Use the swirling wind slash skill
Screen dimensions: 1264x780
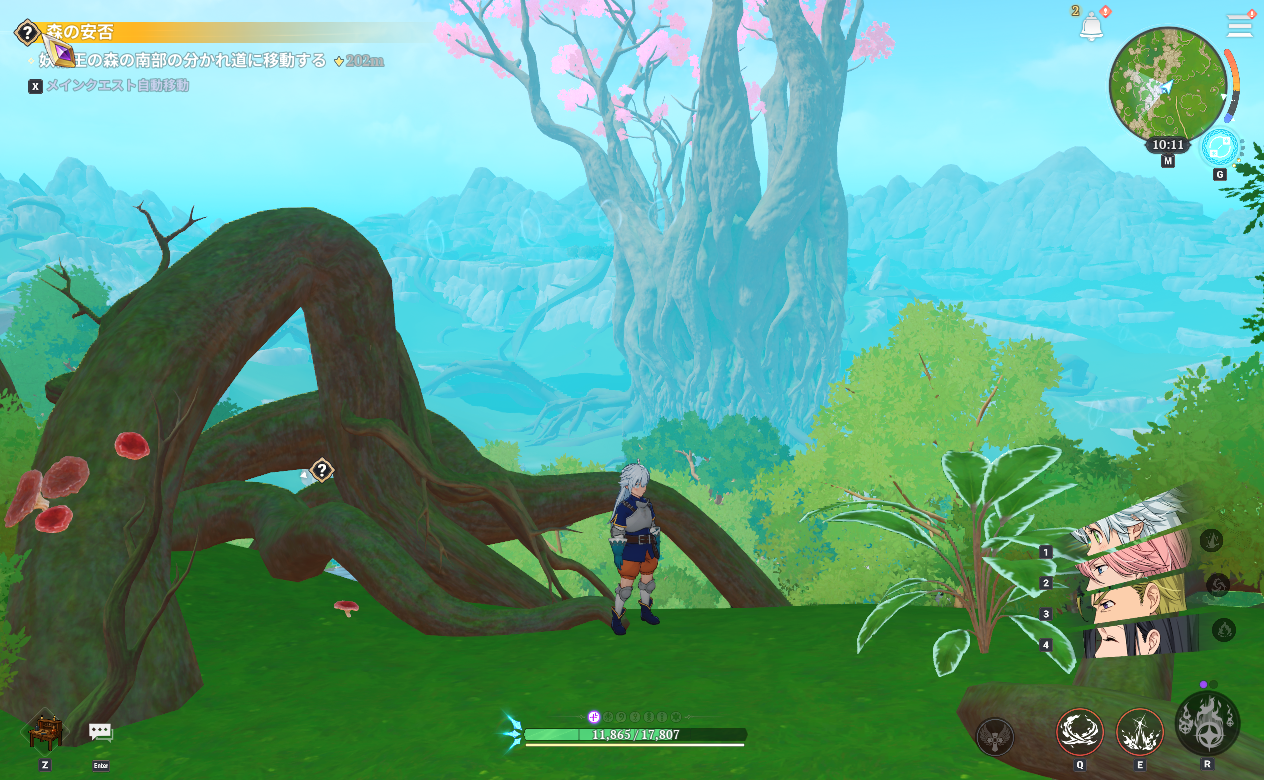1080,732
